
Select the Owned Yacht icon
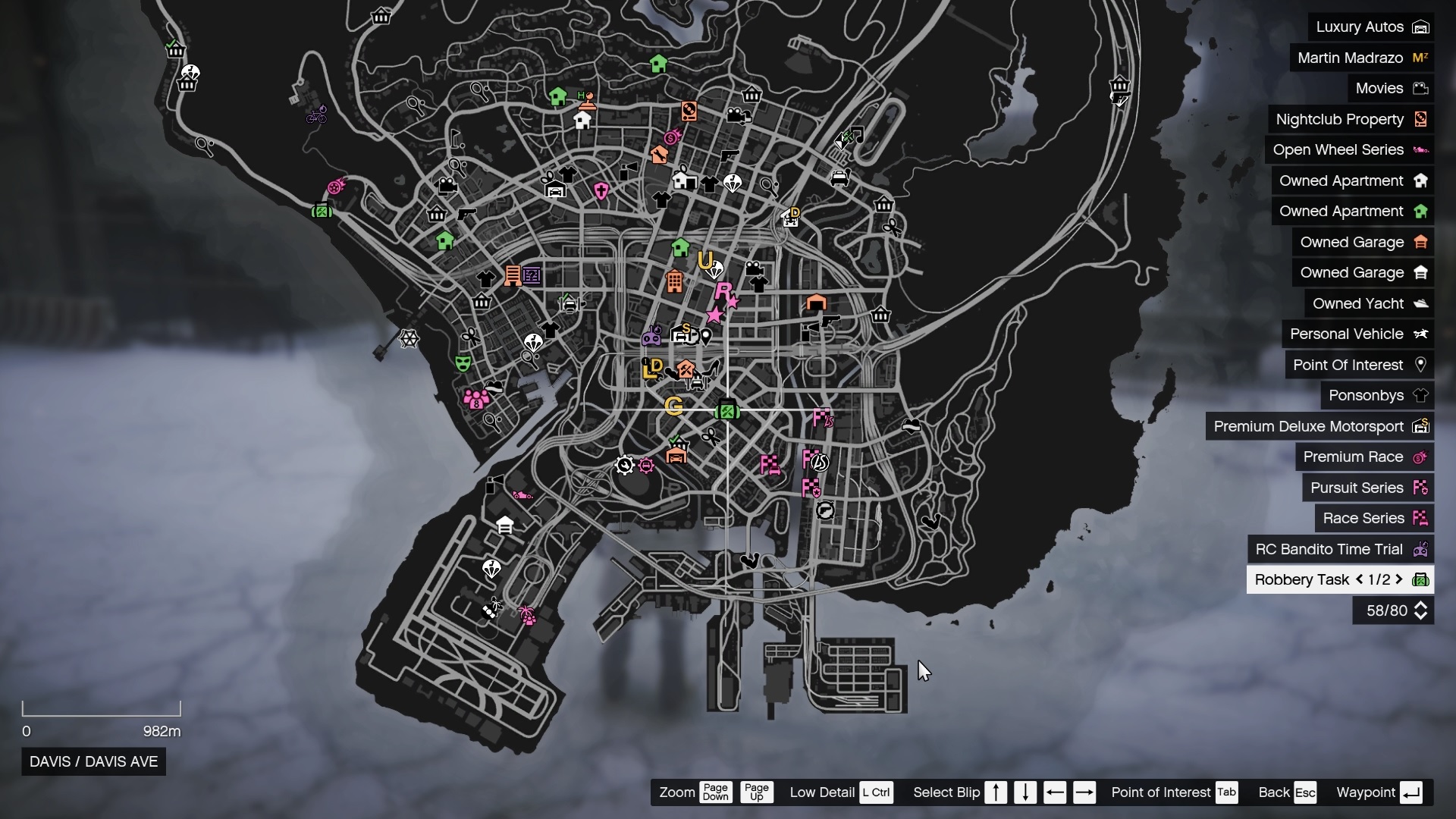[x=1423, y=303]
